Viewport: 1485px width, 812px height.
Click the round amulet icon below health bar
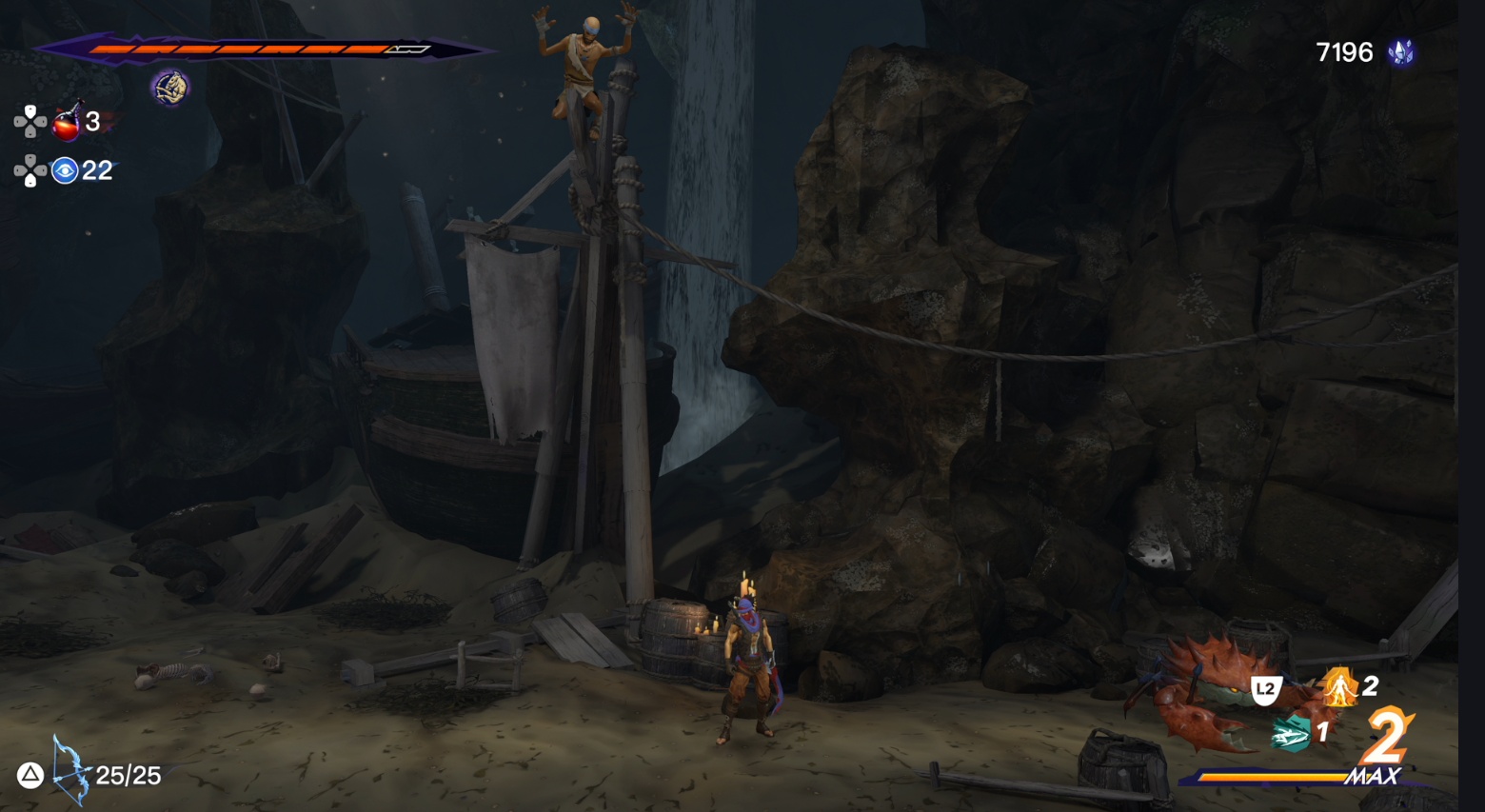coord(170,88)
